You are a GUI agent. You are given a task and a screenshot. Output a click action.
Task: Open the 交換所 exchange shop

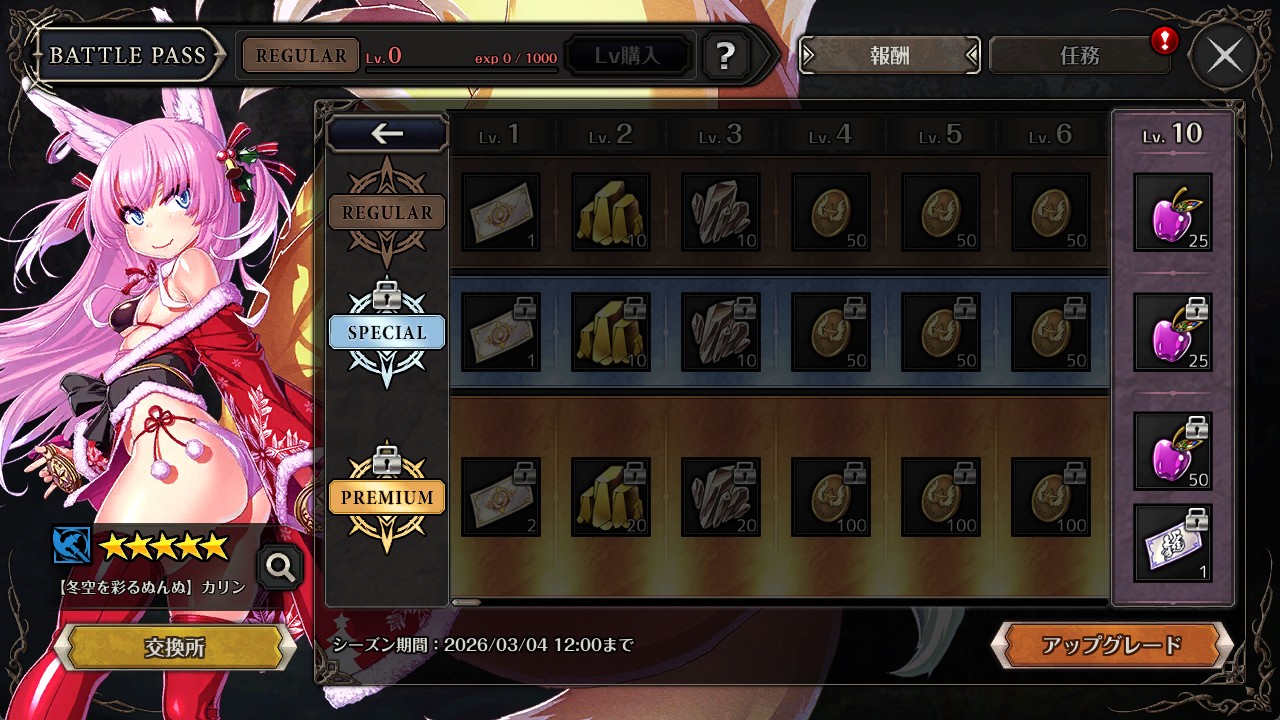(x=175, y=647)
